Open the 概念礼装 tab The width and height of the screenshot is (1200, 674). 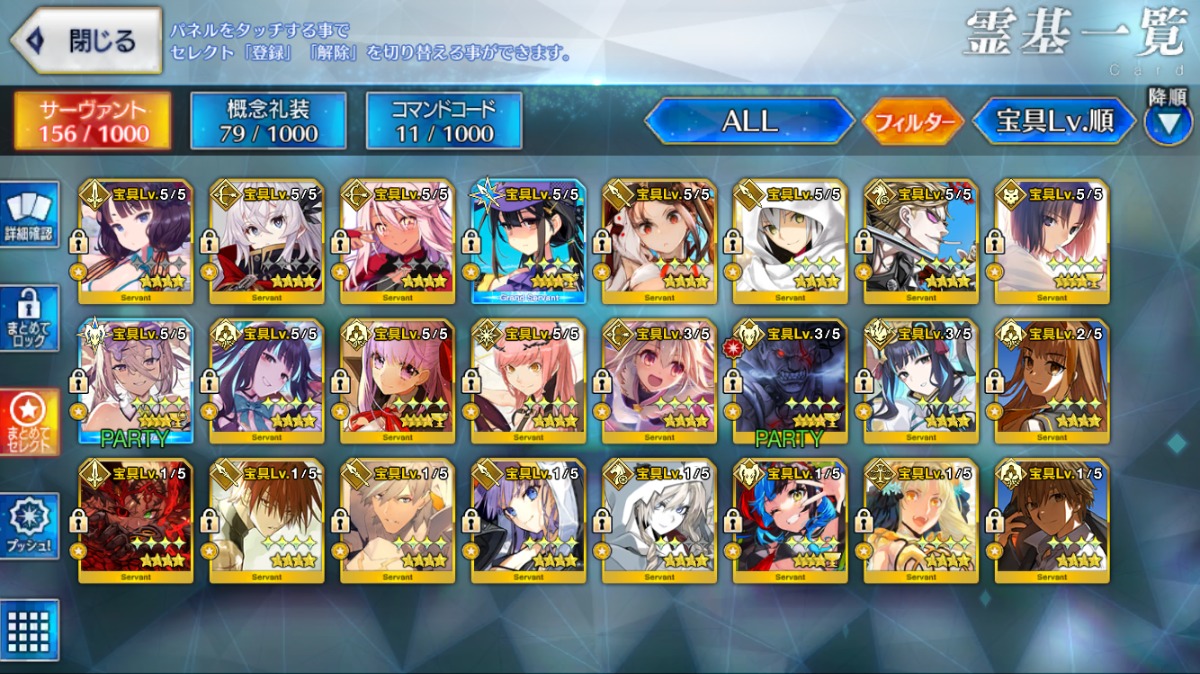click(268, 122)
